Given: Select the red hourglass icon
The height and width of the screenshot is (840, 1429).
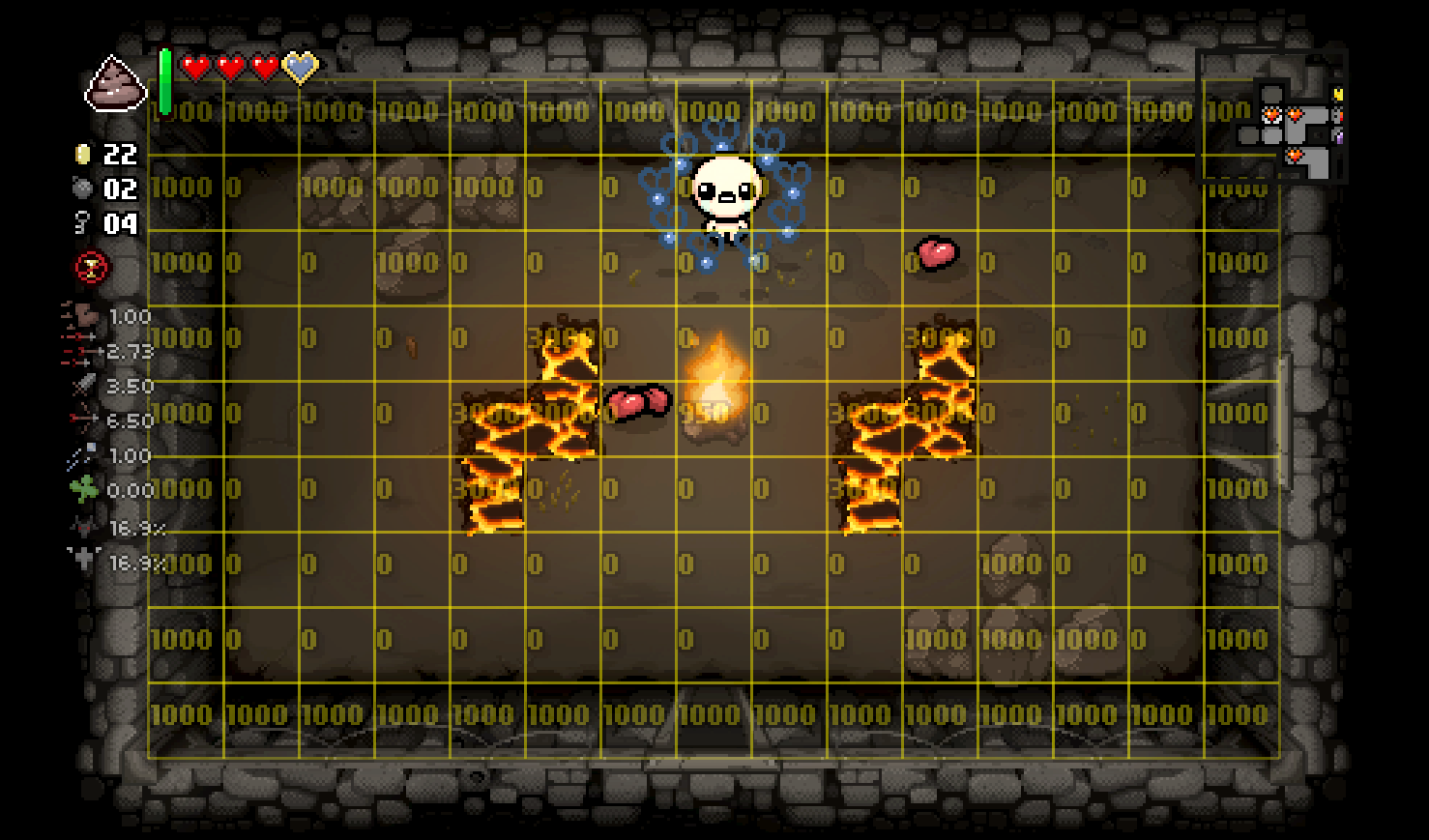Looking at the screenshot, I should (x=93, y=268).
